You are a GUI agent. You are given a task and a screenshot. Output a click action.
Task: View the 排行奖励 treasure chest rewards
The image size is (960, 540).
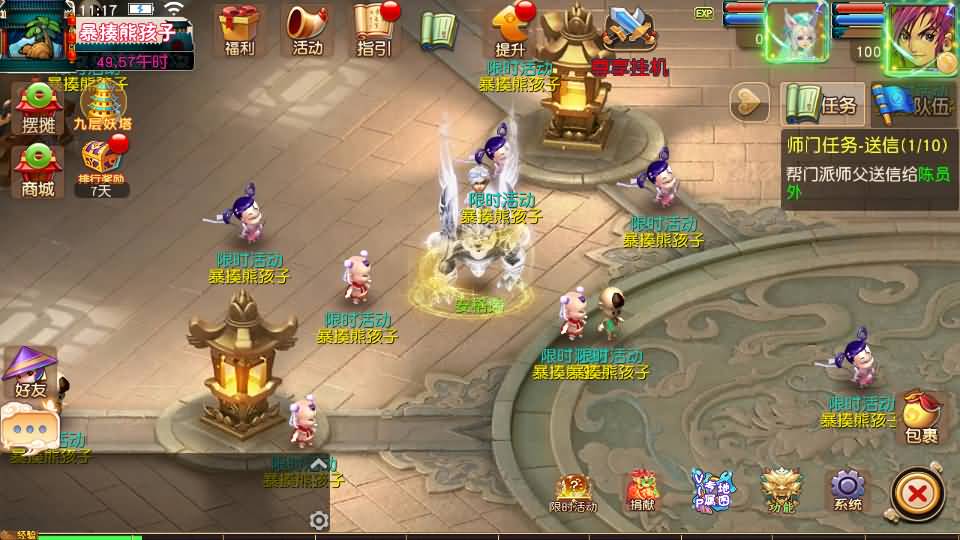click(x=101, y=163)
